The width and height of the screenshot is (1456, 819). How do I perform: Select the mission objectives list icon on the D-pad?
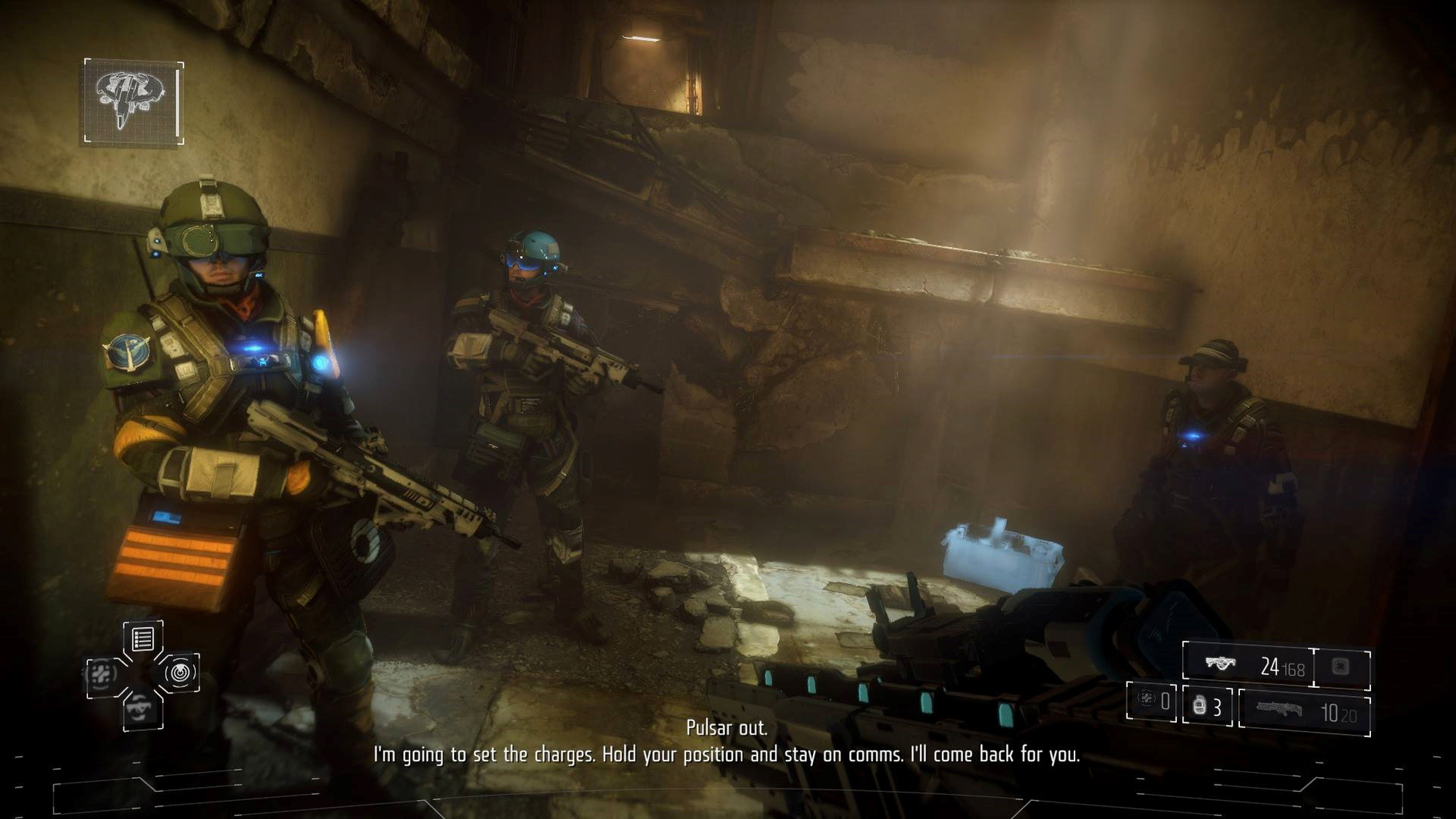click(142, 640)
